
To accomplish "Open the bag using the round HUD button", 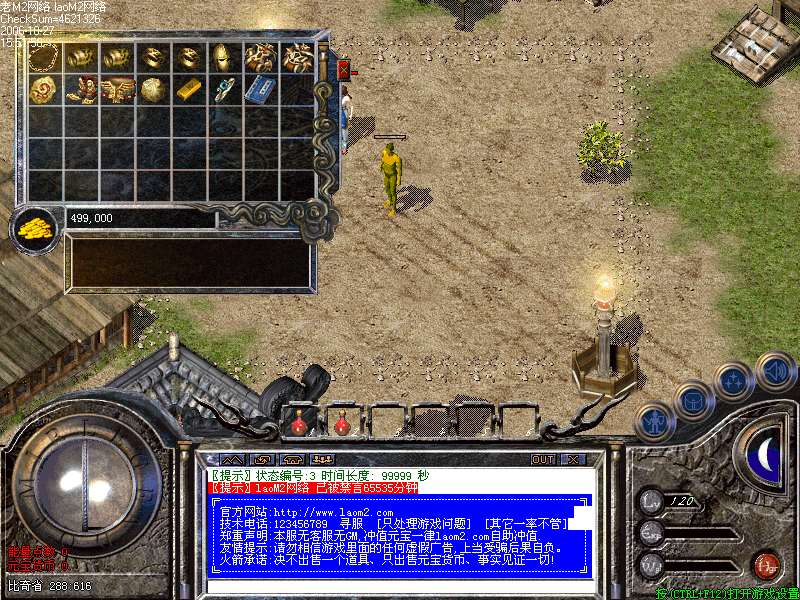I will [x=692, y=401].
